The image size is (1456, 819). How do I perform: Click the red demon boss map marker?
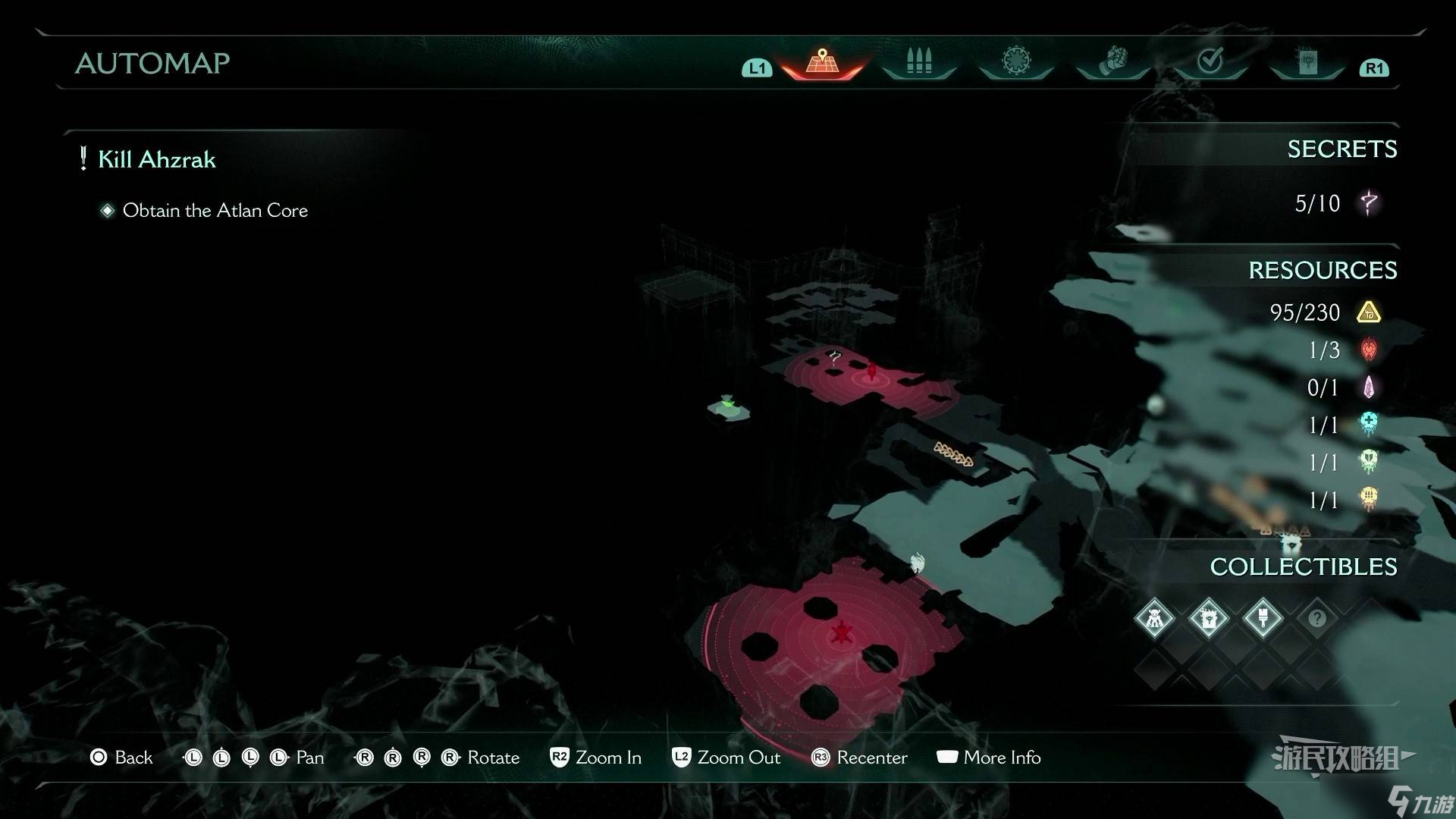841,632
